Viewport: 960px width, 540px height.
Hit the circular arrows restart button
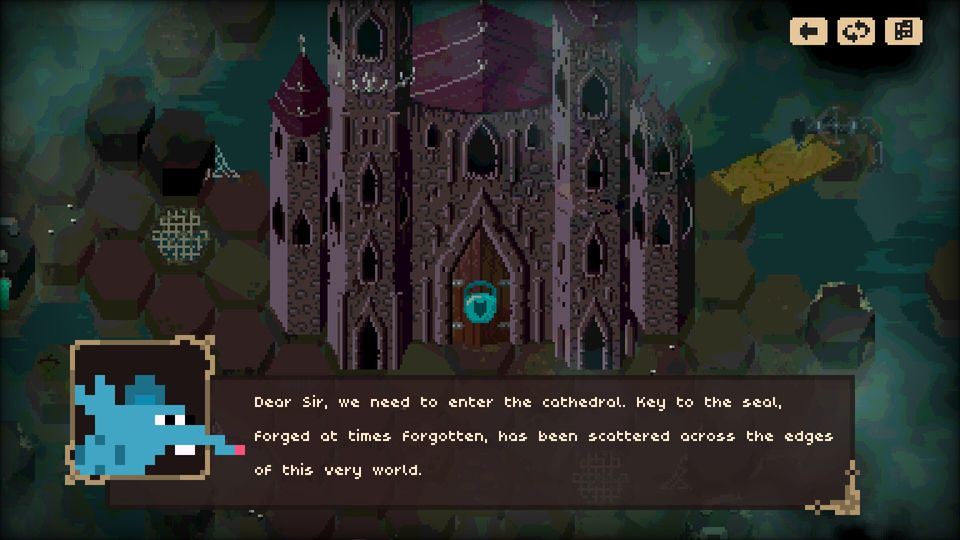(855, 31)
